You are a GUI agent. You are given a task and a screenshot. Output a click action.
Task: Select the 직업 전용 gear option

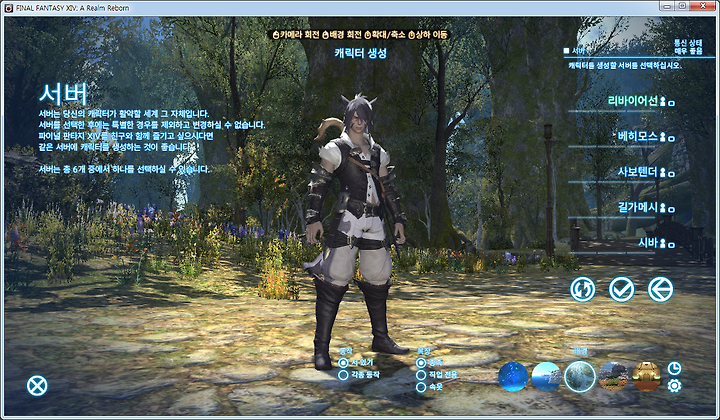click(x=421, y=374)
